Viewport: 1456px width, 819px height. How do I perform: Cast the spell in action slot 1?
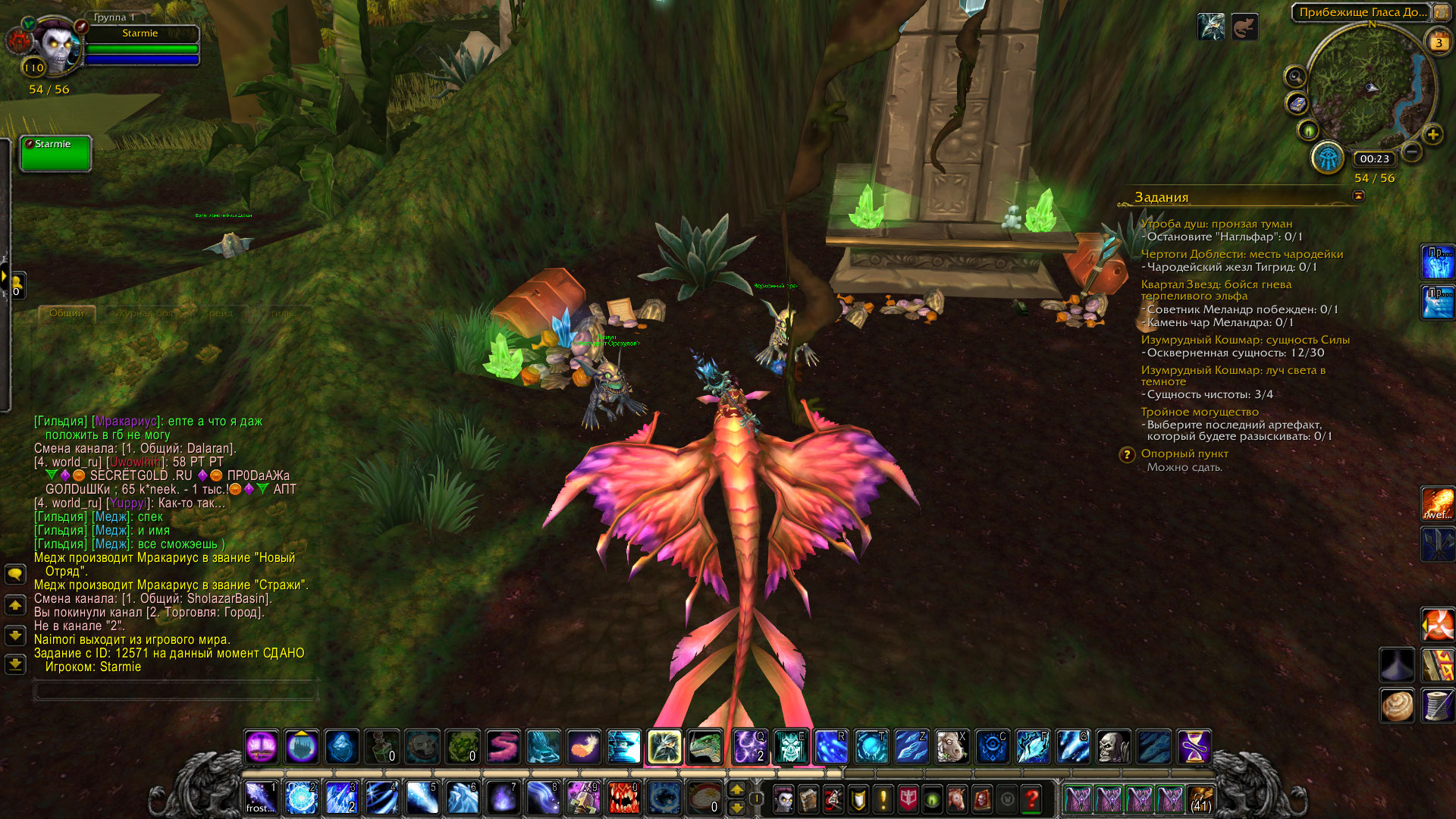coord(261,798)
